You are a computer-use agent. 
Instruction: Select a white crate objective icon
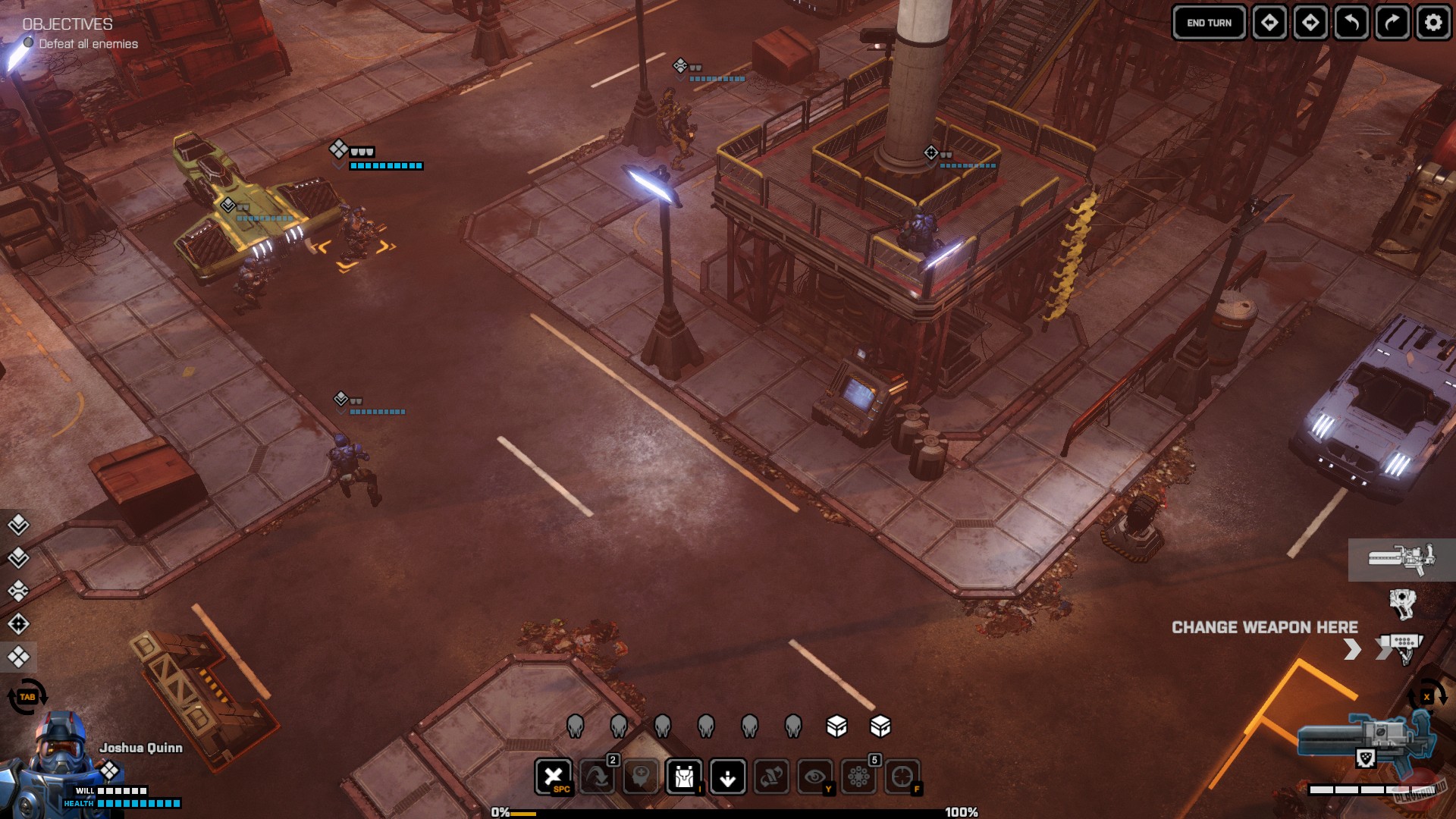click(838, 726)
